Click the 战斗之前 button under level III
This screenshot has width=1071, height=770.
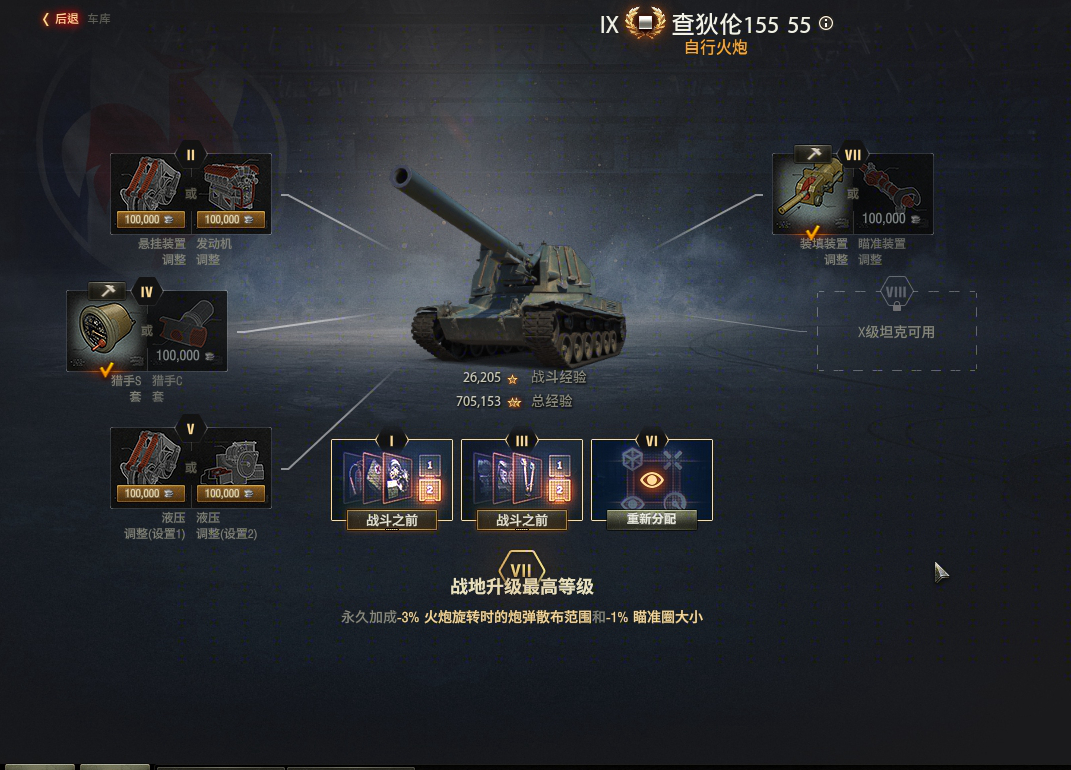522,520
